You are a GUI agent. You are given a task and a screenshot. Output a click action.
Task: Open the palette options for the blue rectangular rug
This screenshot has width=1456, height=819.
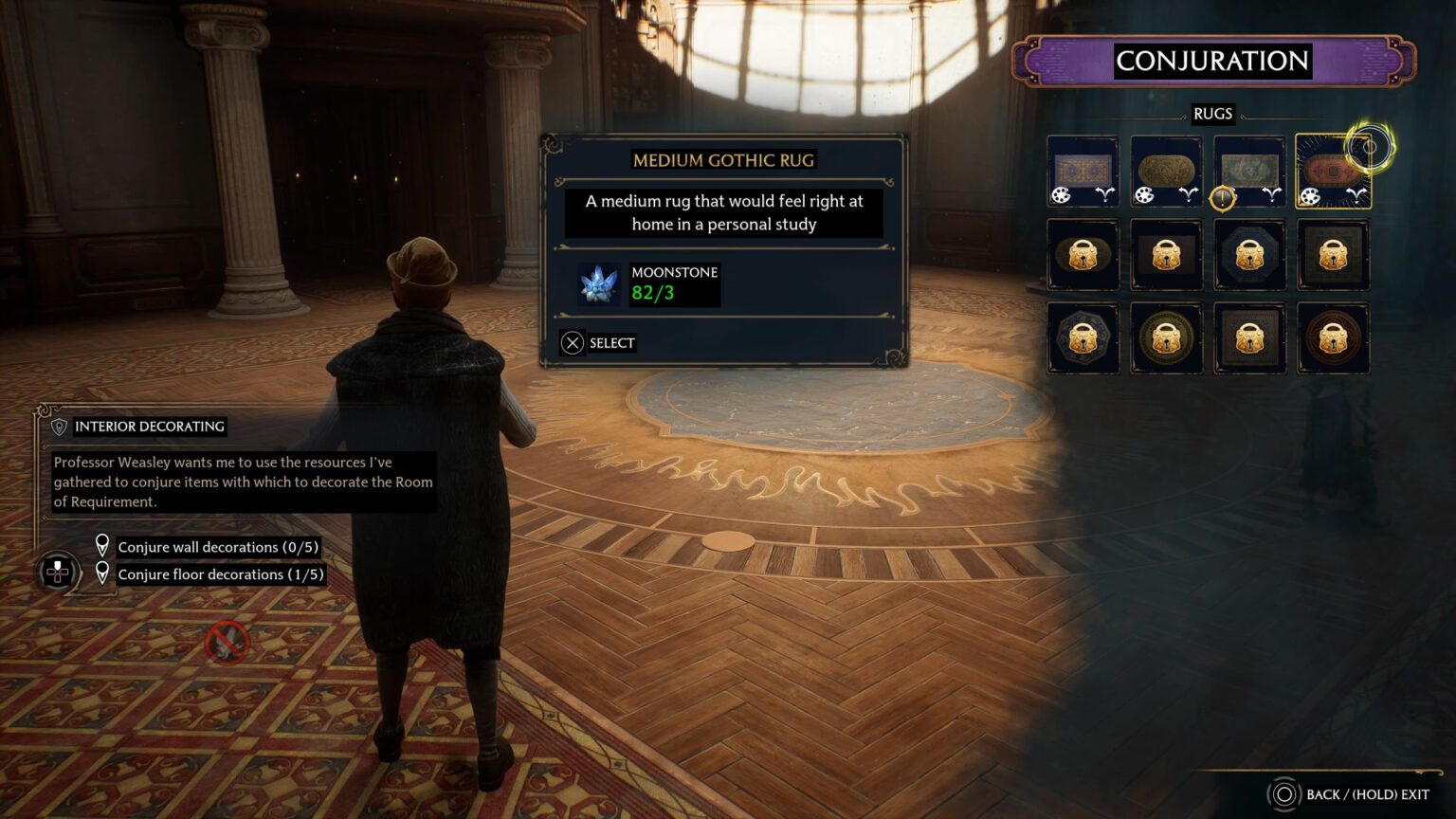point(1060,195)
